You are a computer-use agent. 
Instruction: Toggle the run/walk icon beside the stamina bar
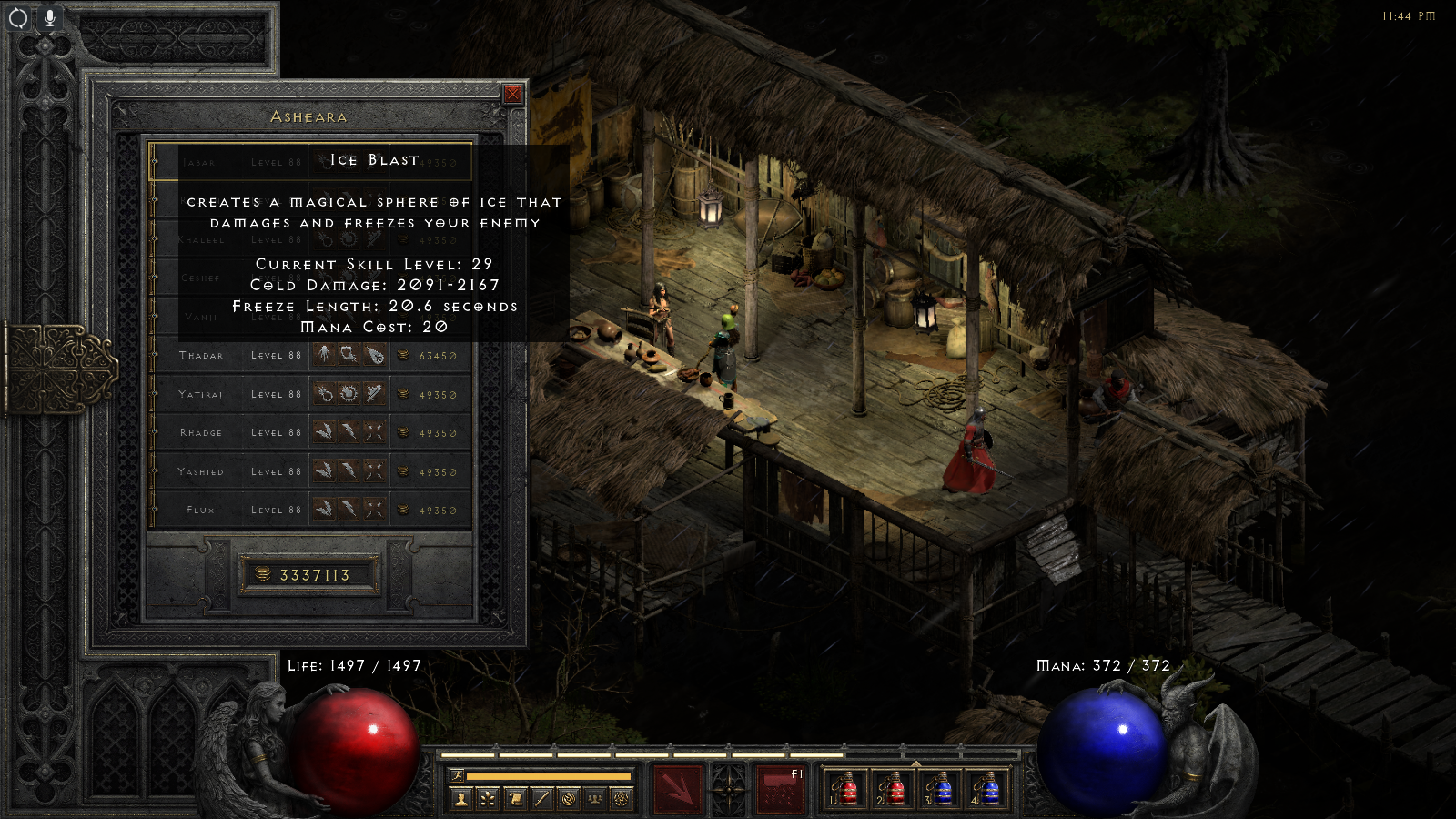click(458, 775)
